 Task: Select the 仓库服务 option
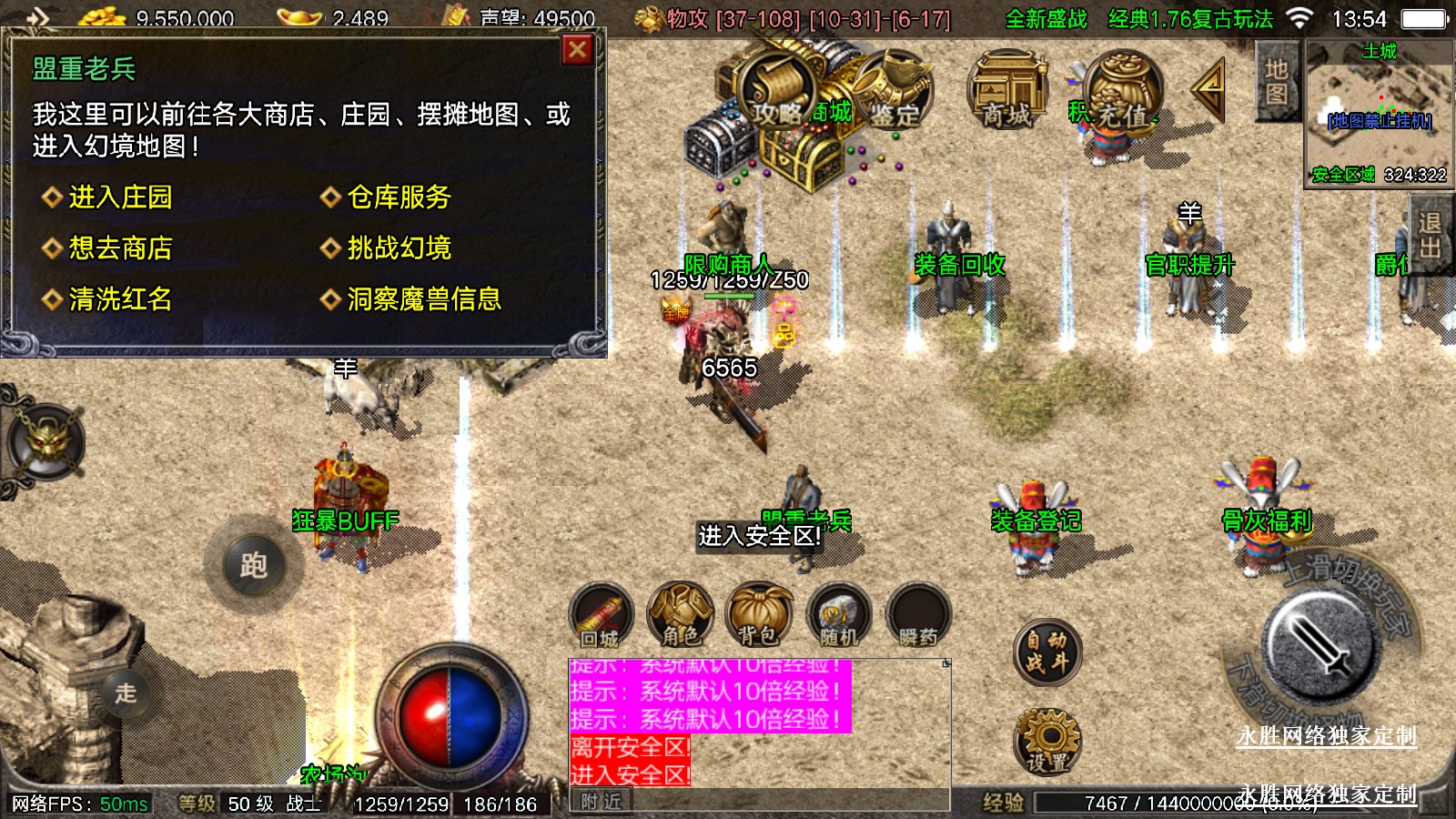pos(399,197)
